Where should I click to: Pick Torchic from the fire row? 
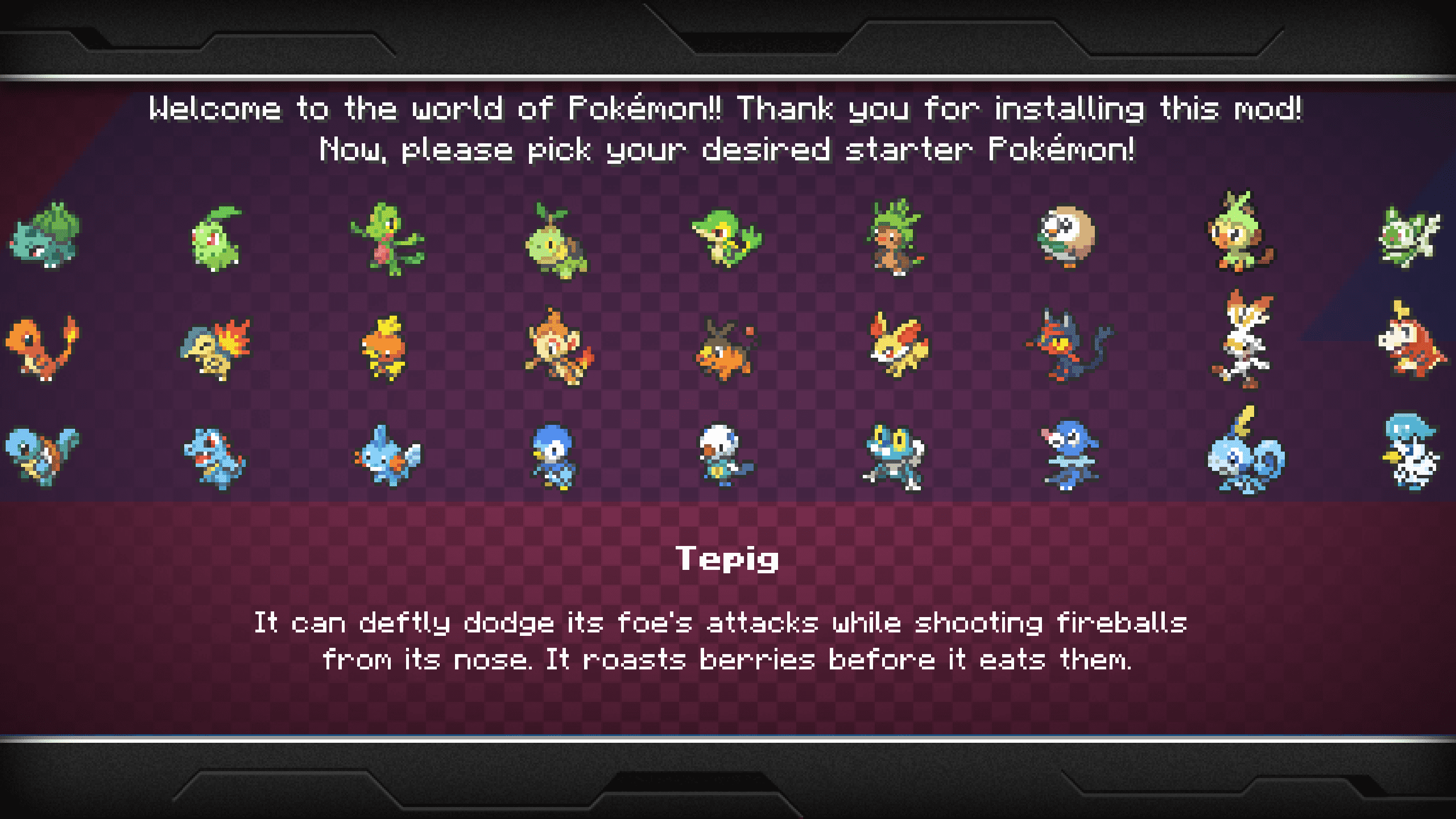point(384,347)
